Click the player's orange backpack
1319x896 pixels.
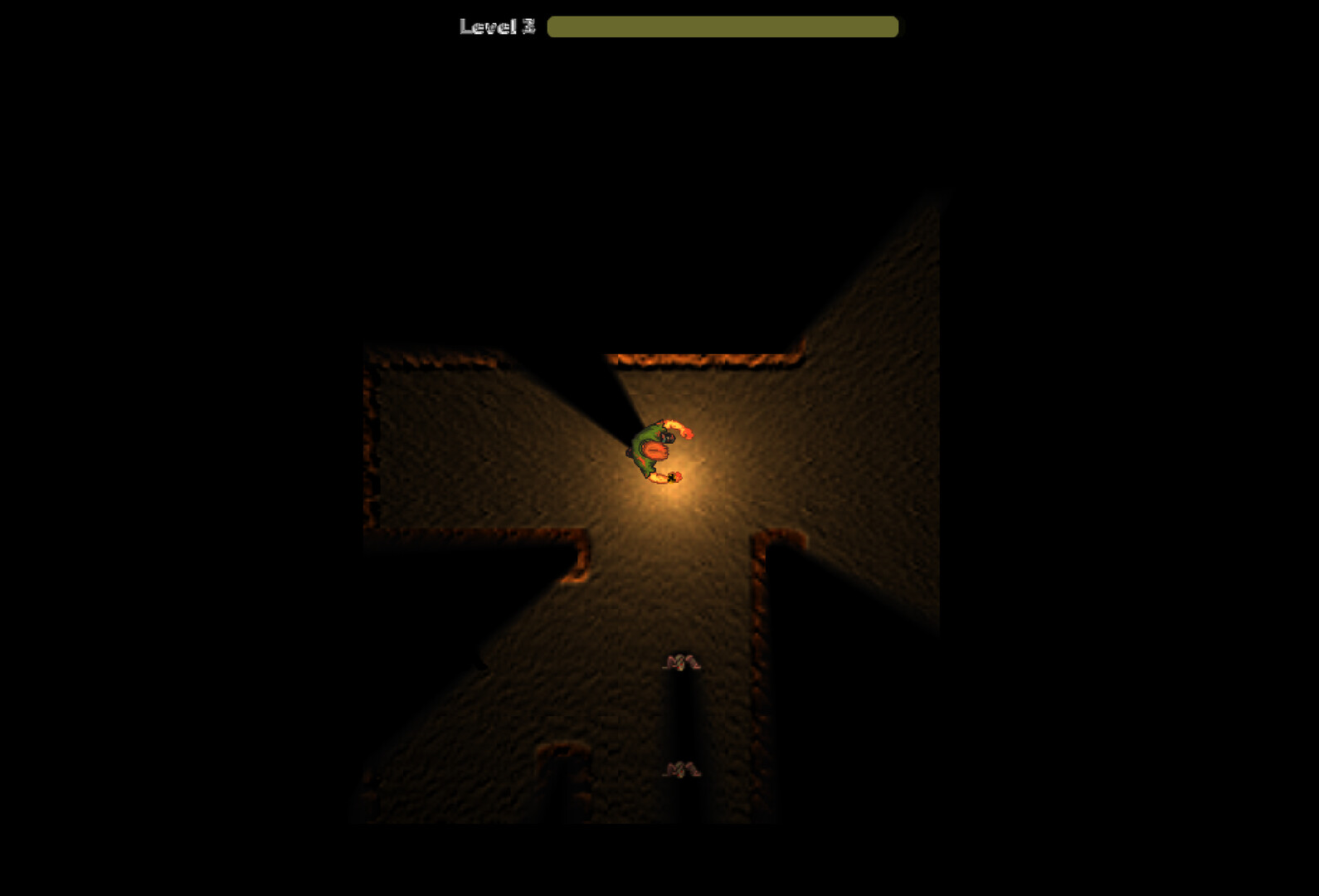655,450
